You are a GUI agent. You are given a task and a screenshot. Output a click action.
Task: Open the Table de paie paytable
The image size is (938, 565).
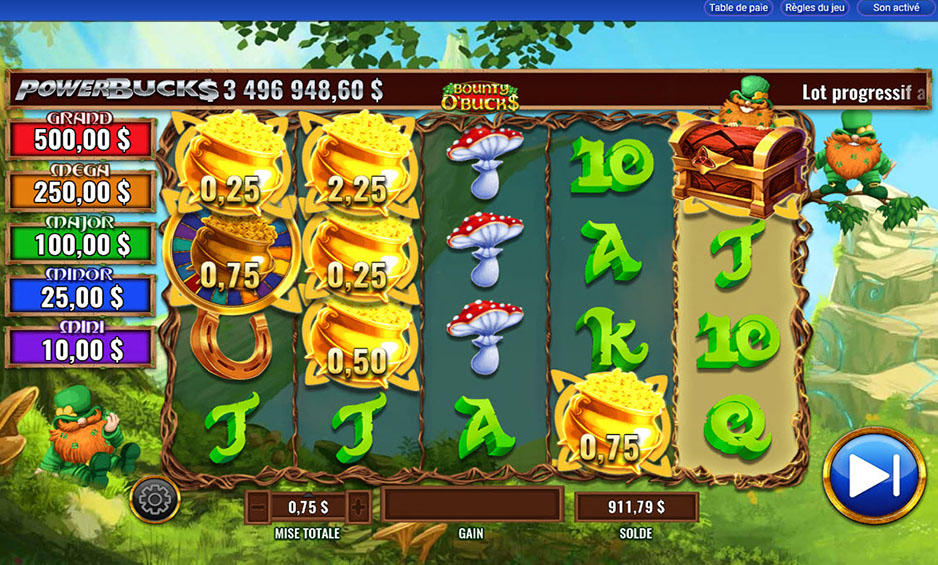pos(739,8)
